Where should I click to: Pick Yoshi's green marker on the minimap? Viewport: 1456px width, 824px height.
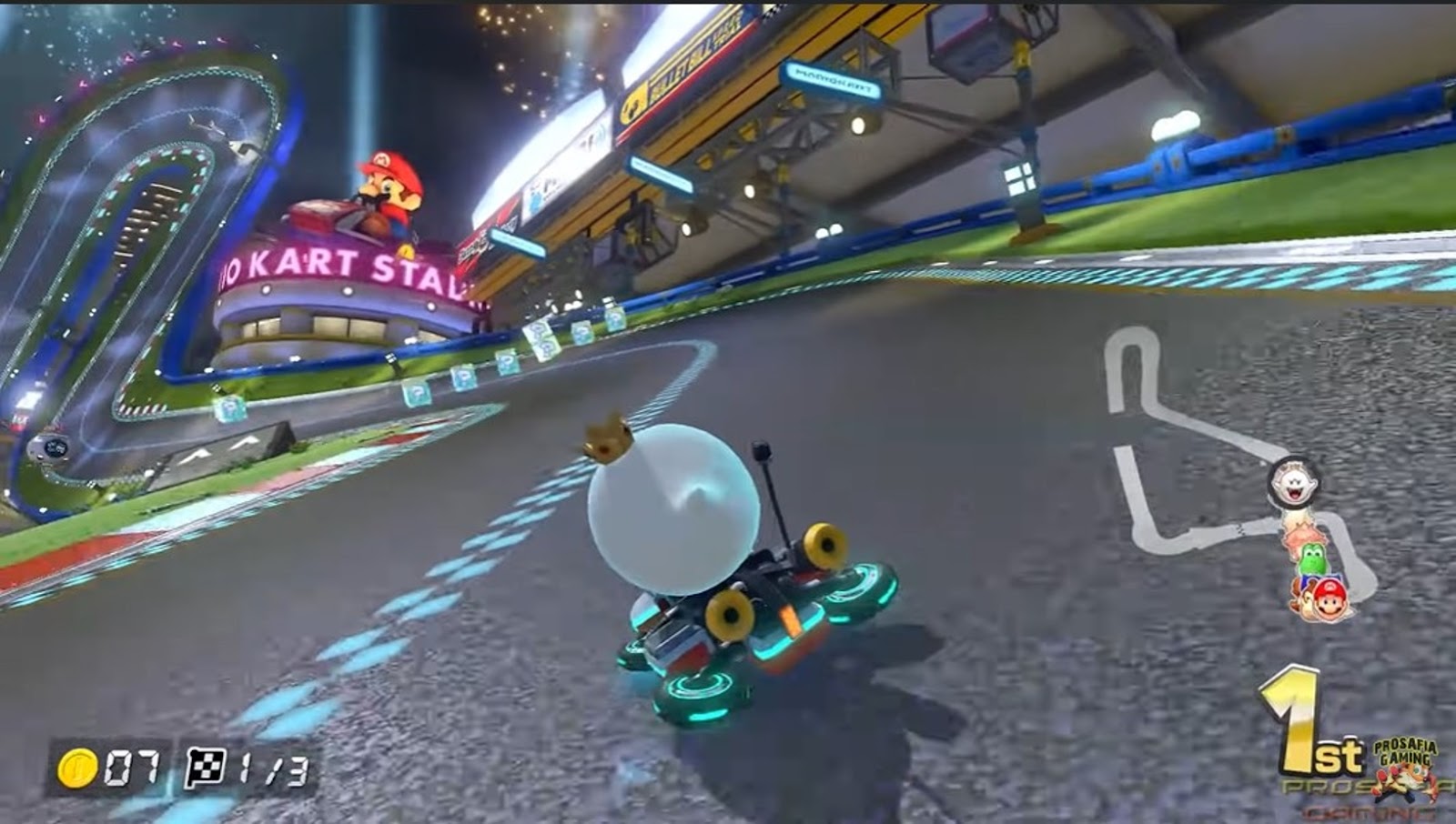tap(1311, 559)
